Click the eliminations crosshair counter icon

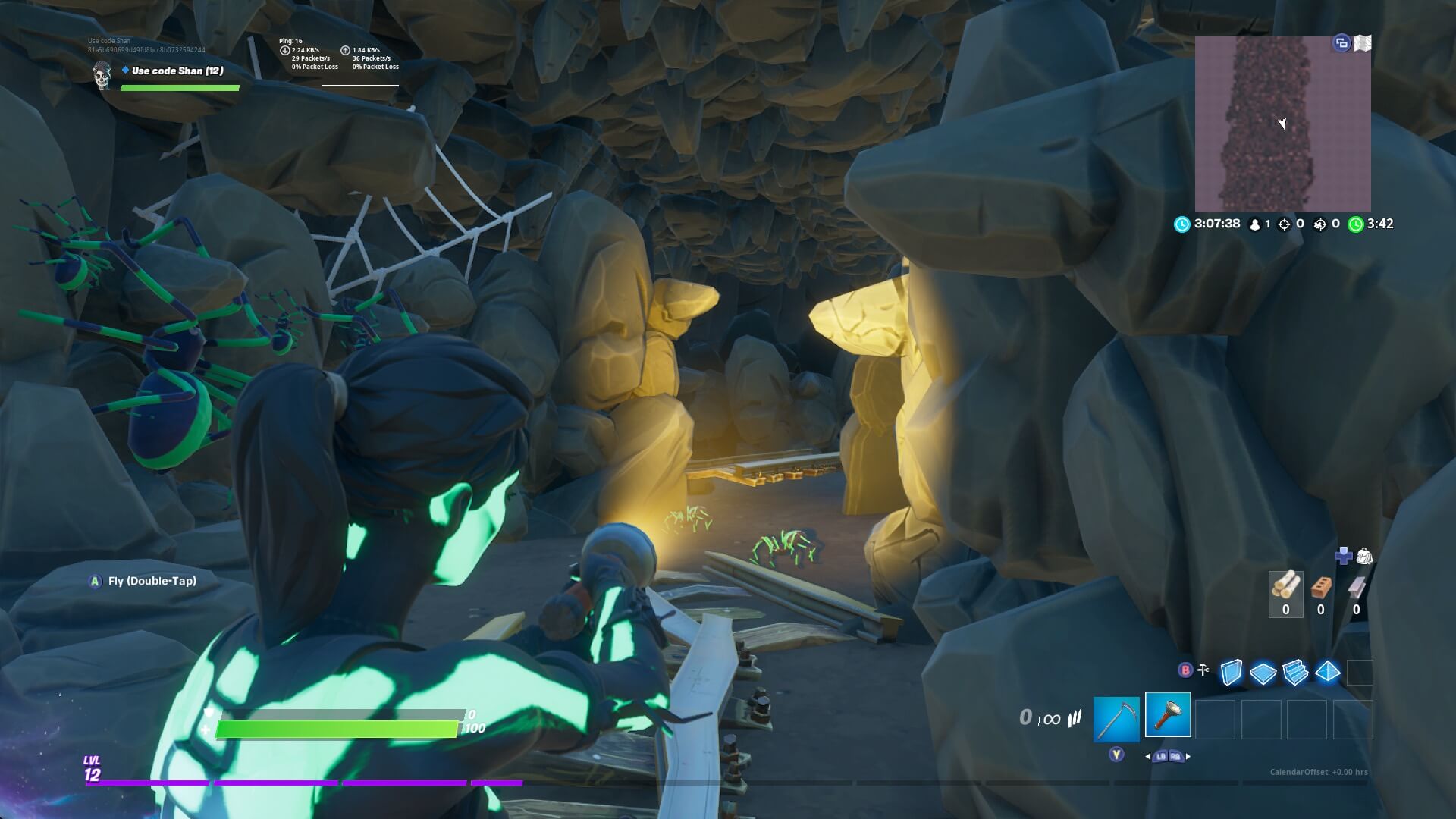(1284, 224)
